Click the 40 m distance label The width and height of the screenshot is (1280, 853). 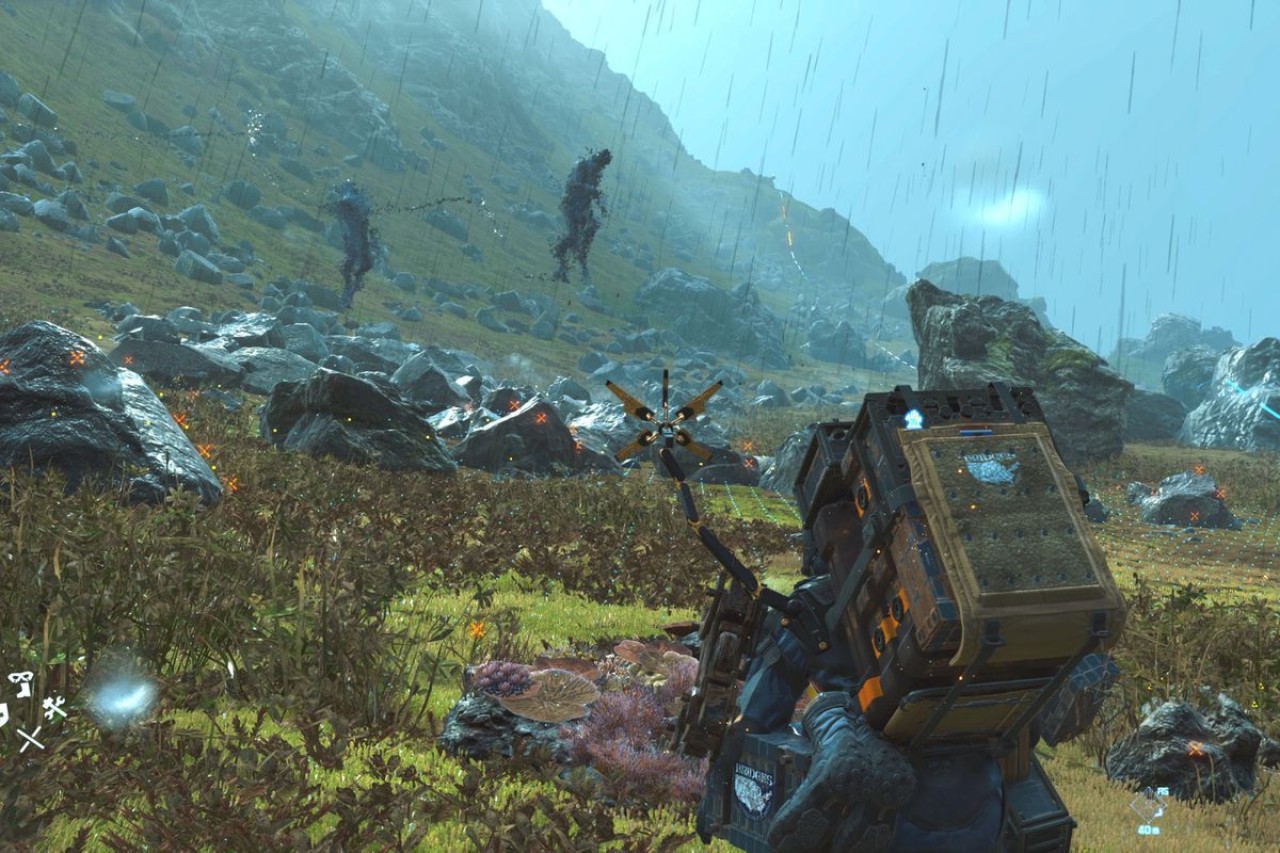[1148, 829]
